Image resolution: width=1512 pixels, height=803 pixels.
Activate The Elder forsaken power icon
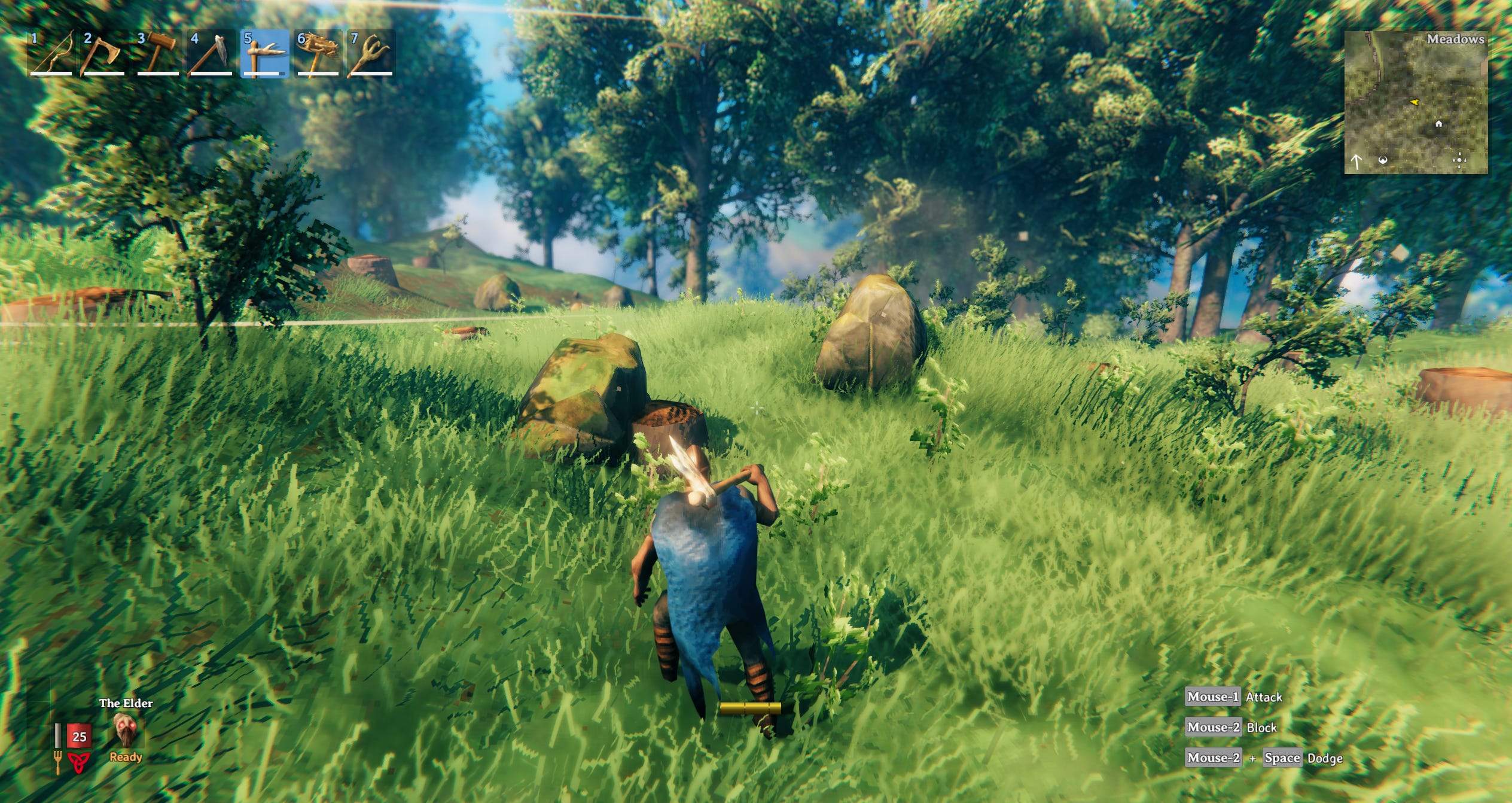[x=125, y=731]
